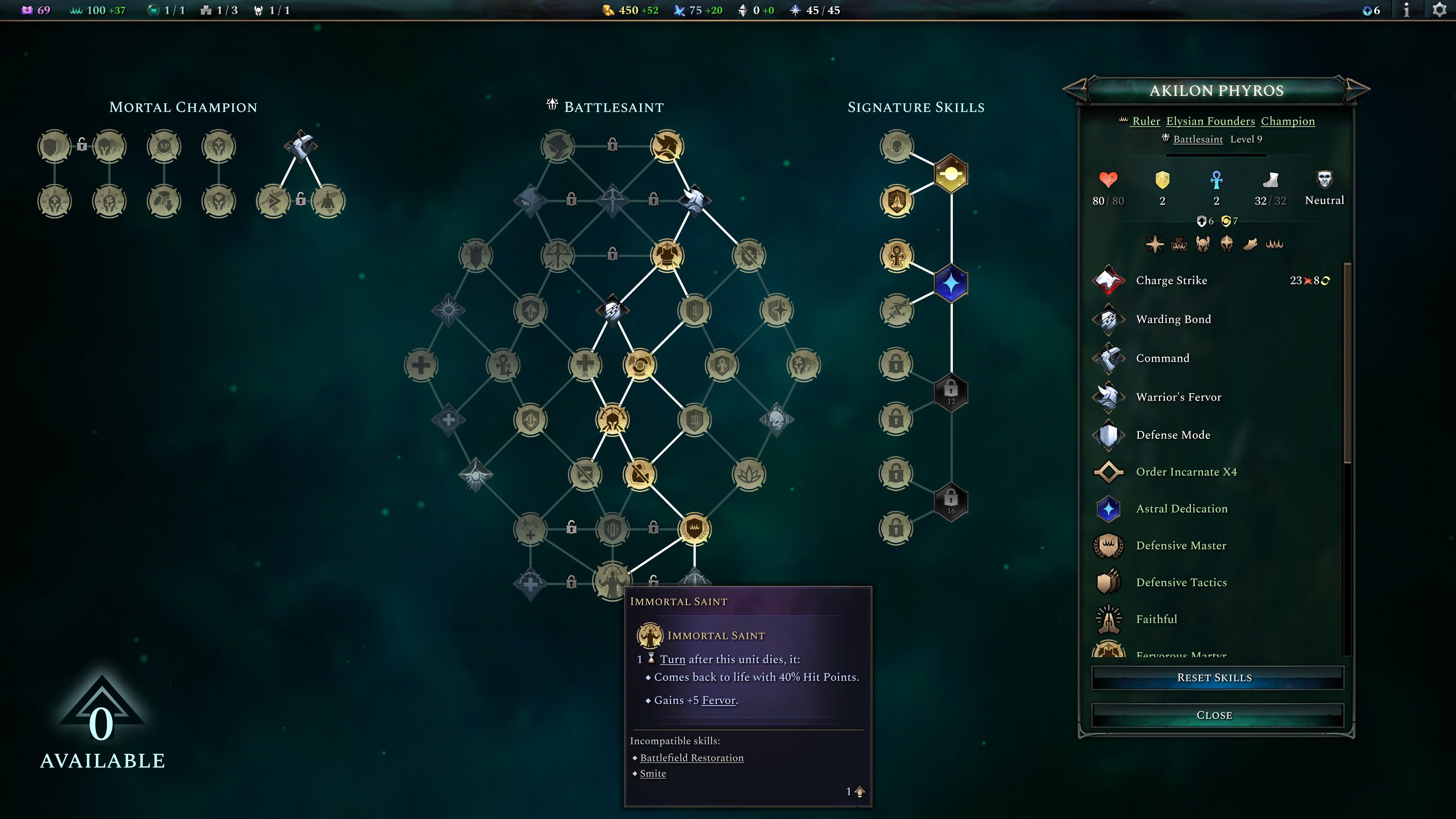Open the info panel via the i icon

point(1407,9)
